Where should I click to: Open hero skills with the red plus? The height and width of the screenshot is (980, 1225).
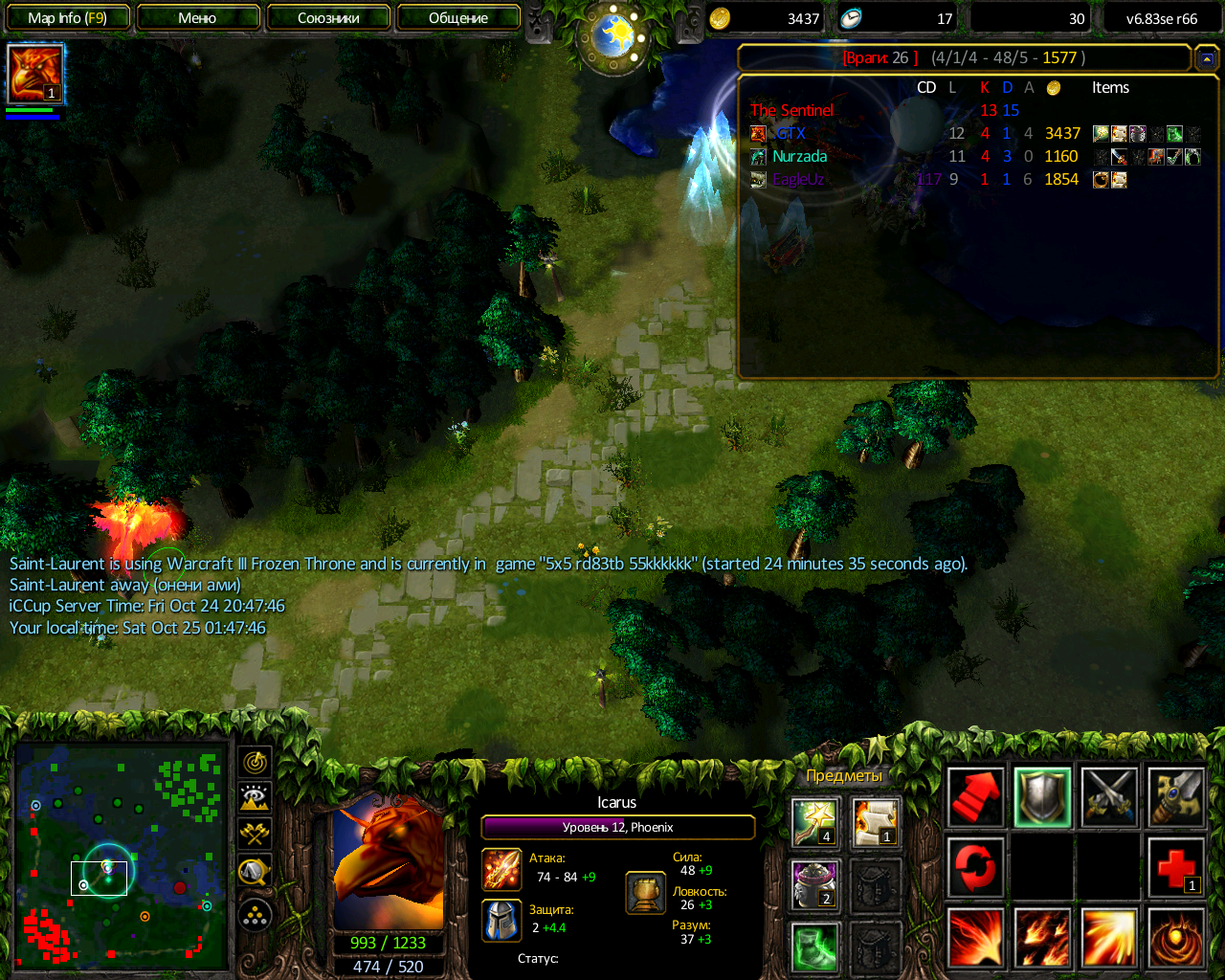(x=1176, y=868)
